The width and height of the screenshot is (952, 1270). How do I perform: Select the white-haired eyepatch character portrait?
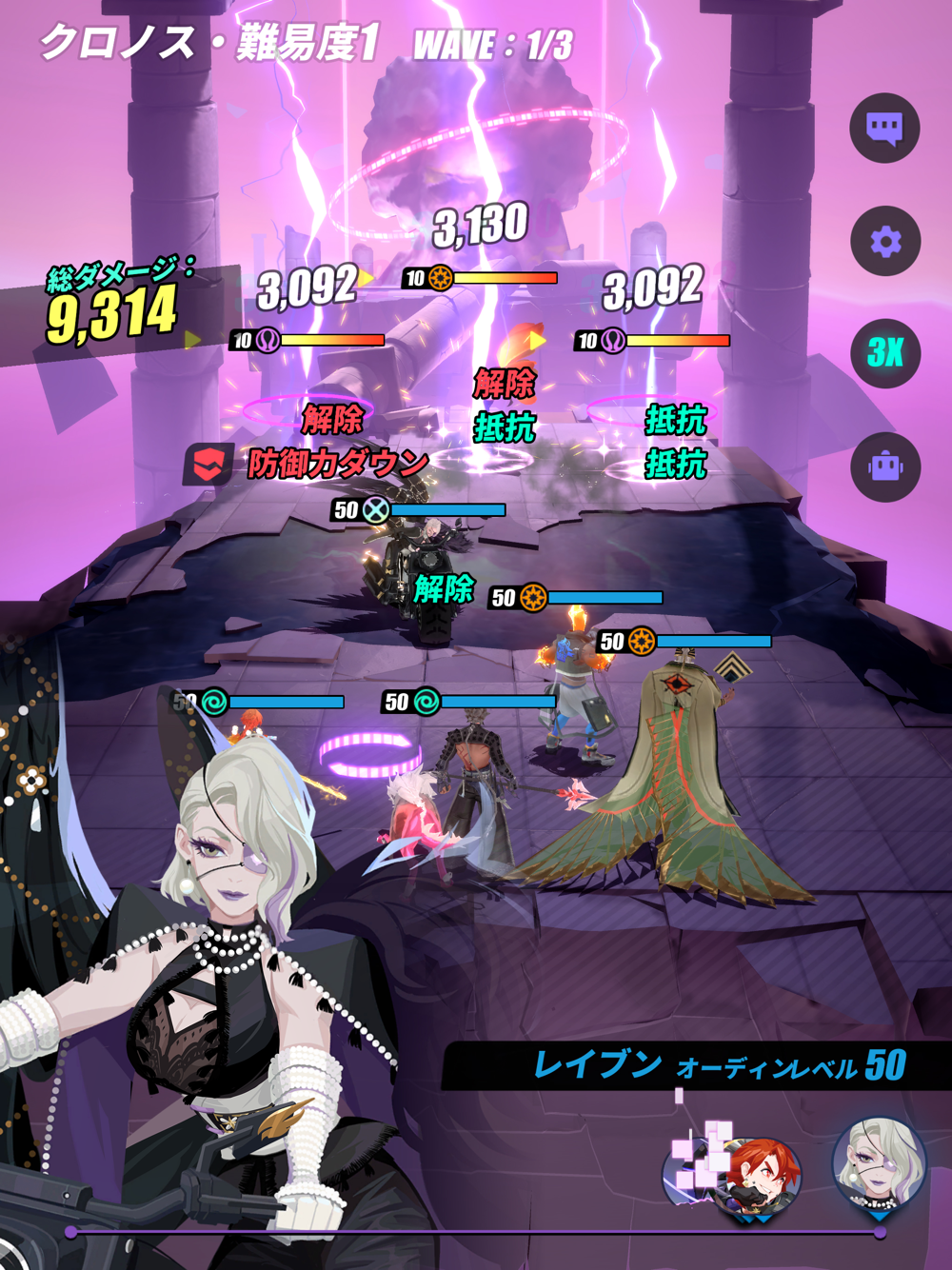[x=879, y=1168]
